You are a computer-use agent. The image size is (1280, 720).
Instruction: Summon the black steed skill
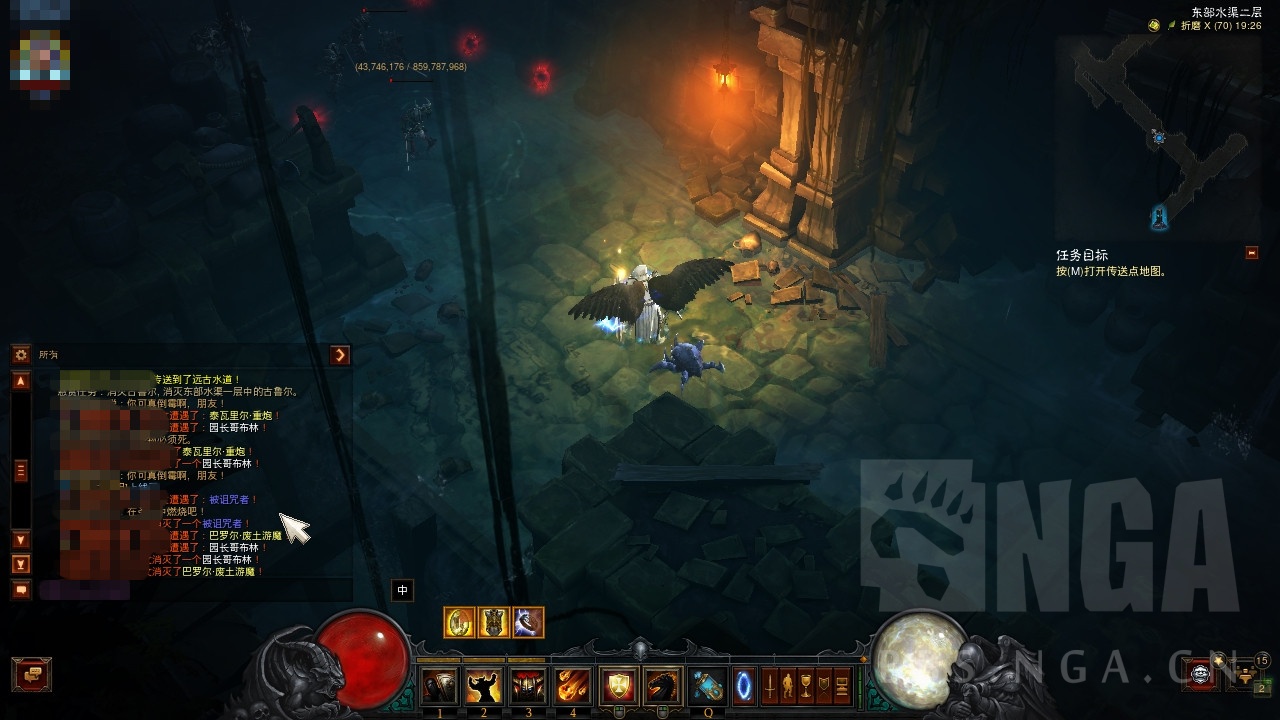tap(663, 686)
